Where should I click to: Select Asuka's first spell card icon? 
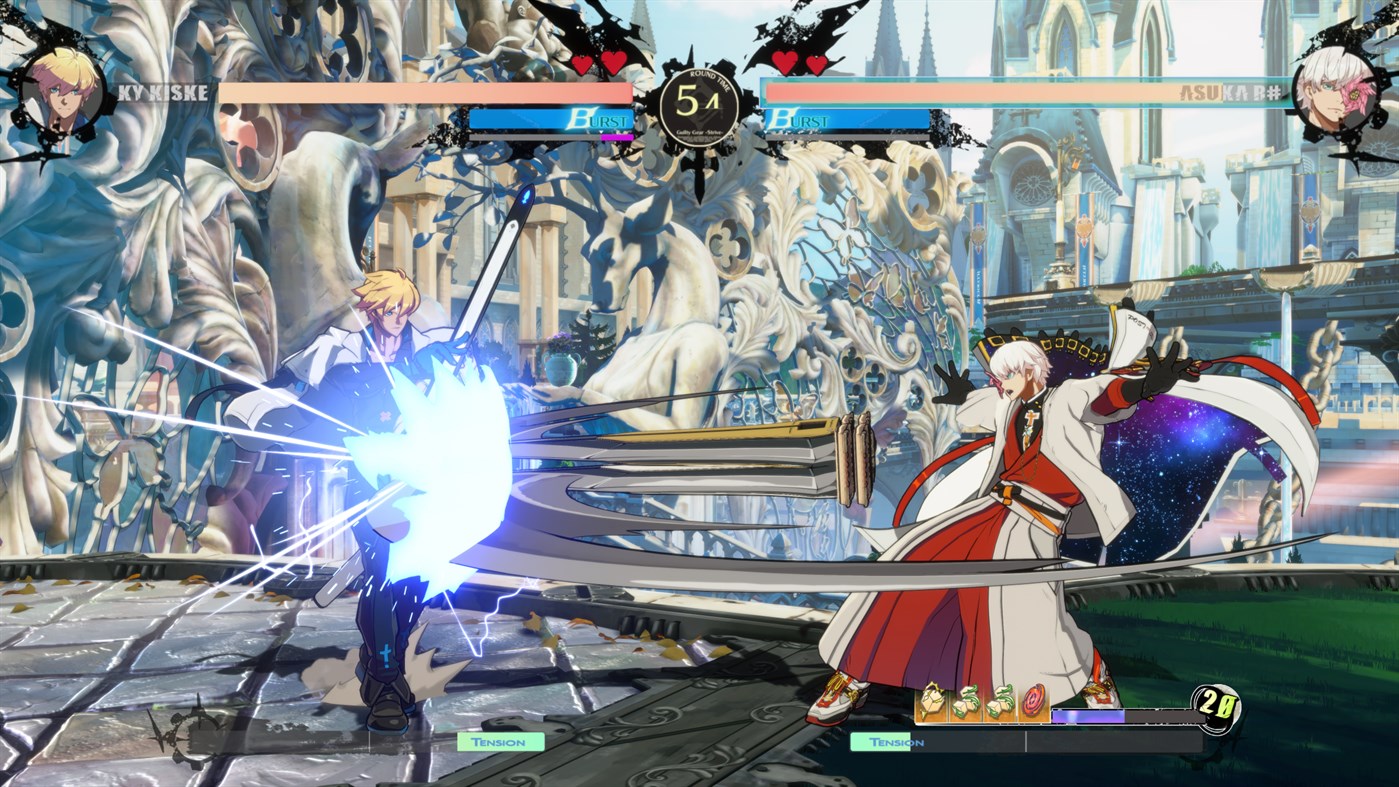[x=932, y=702]
